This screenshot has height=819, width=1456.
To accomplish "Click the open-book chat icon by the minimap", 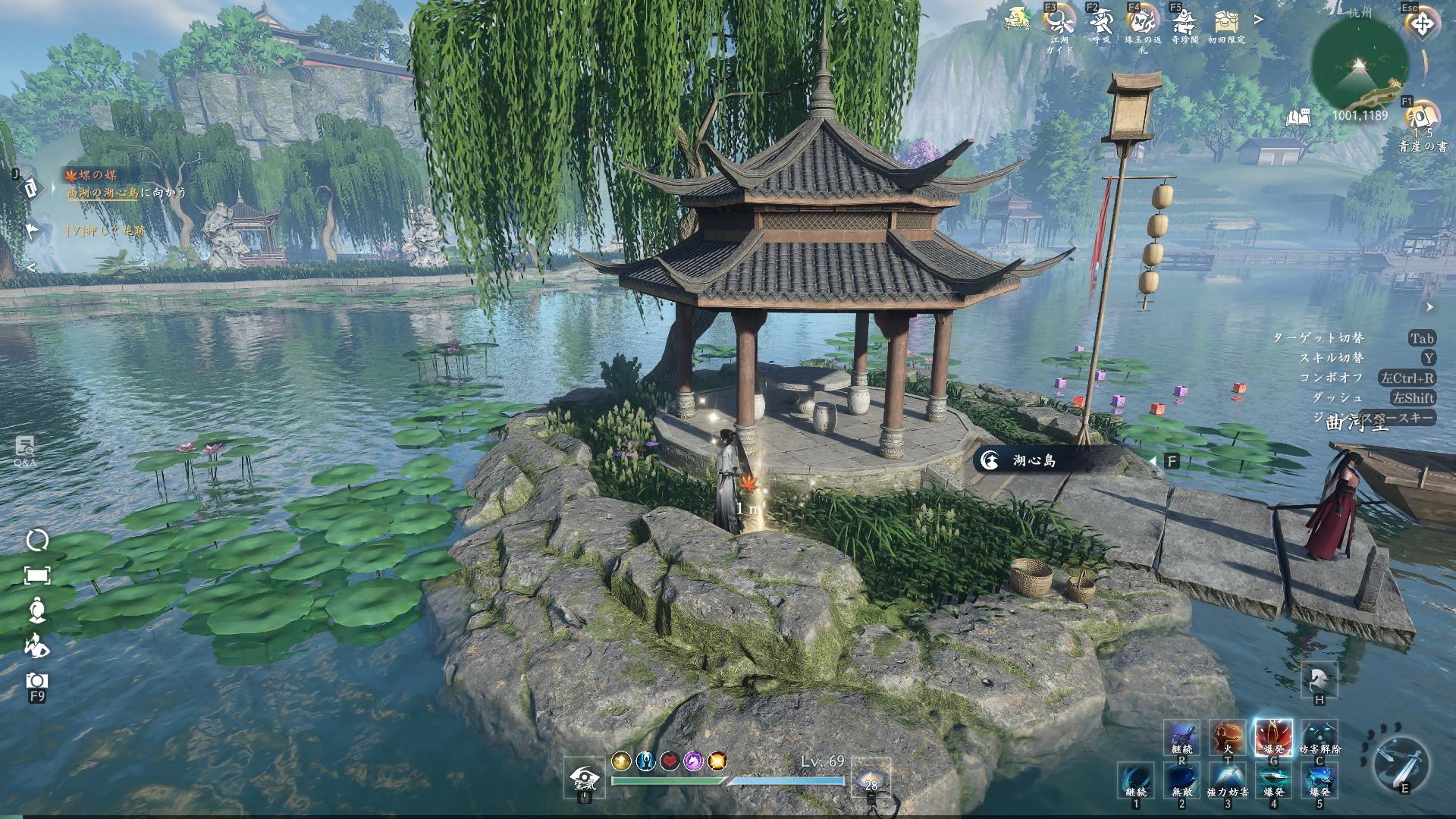I will pos(1298,117).
